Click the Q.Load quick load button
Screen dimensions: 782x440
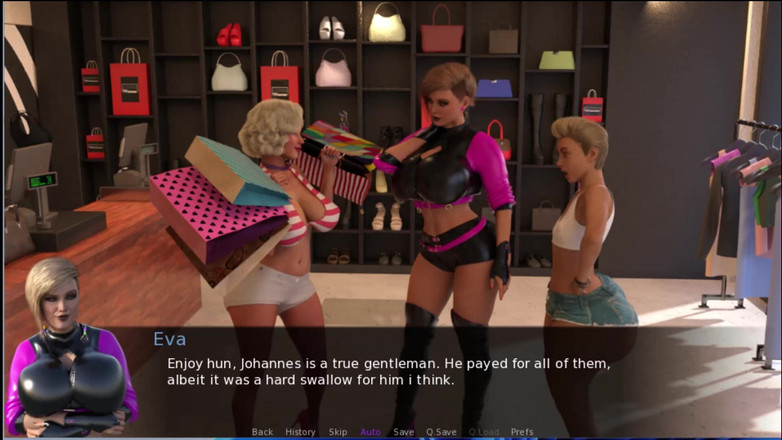[483, 432]
